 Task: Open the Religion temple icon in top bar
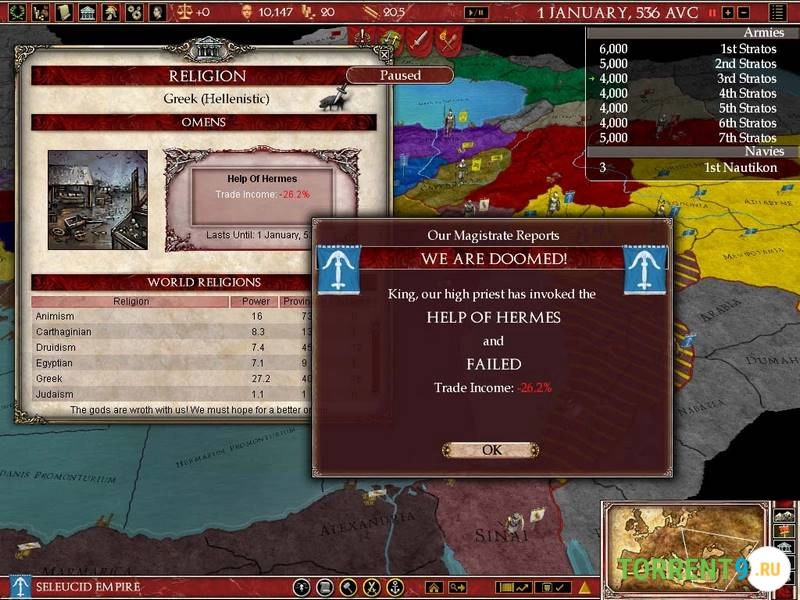click(x=86, y=13)
